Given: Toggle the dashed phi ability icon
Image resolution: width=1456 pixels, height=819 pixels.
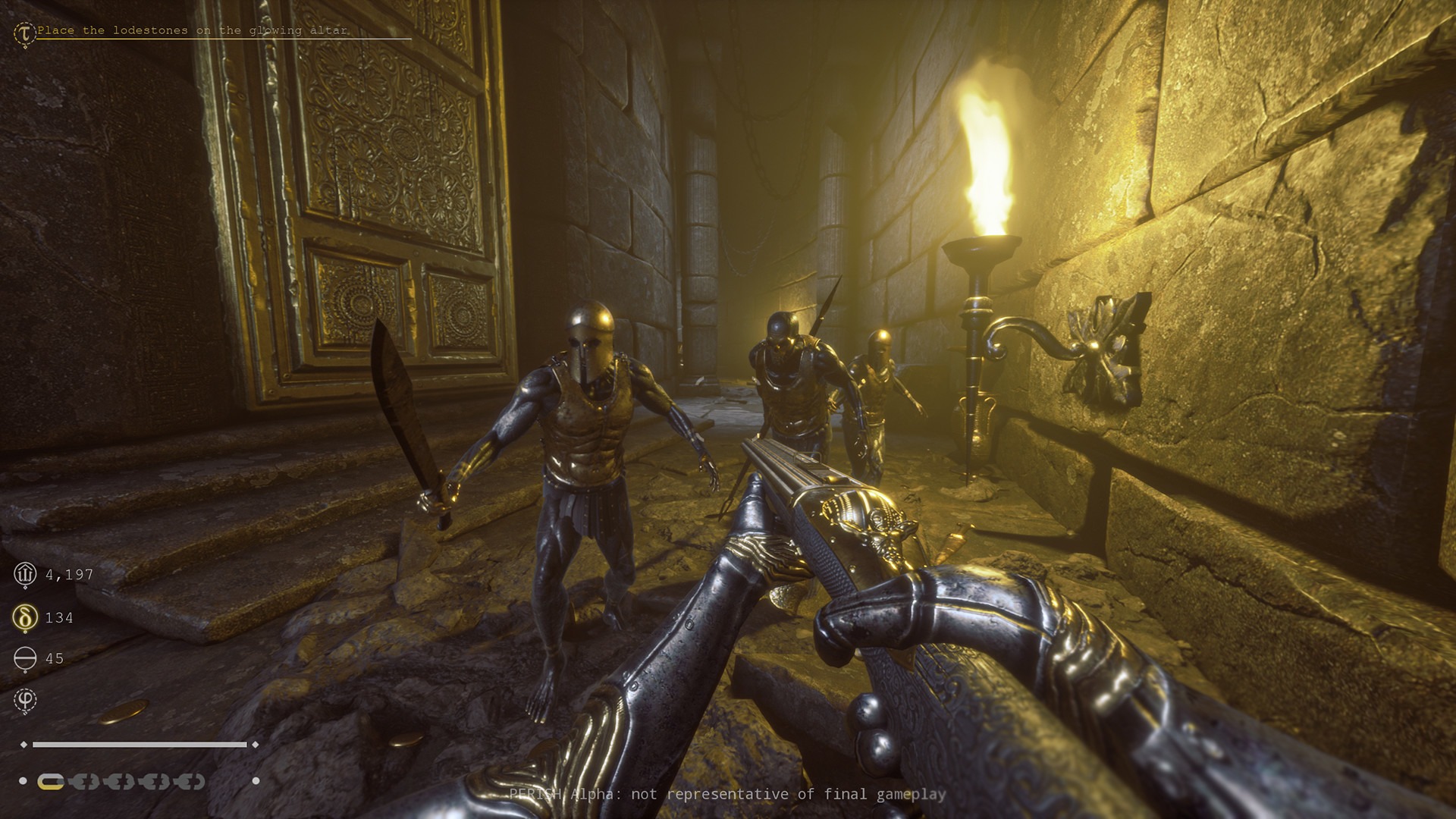Looking at the screenshot, I should pyautogui.click(x=25, y=699).
